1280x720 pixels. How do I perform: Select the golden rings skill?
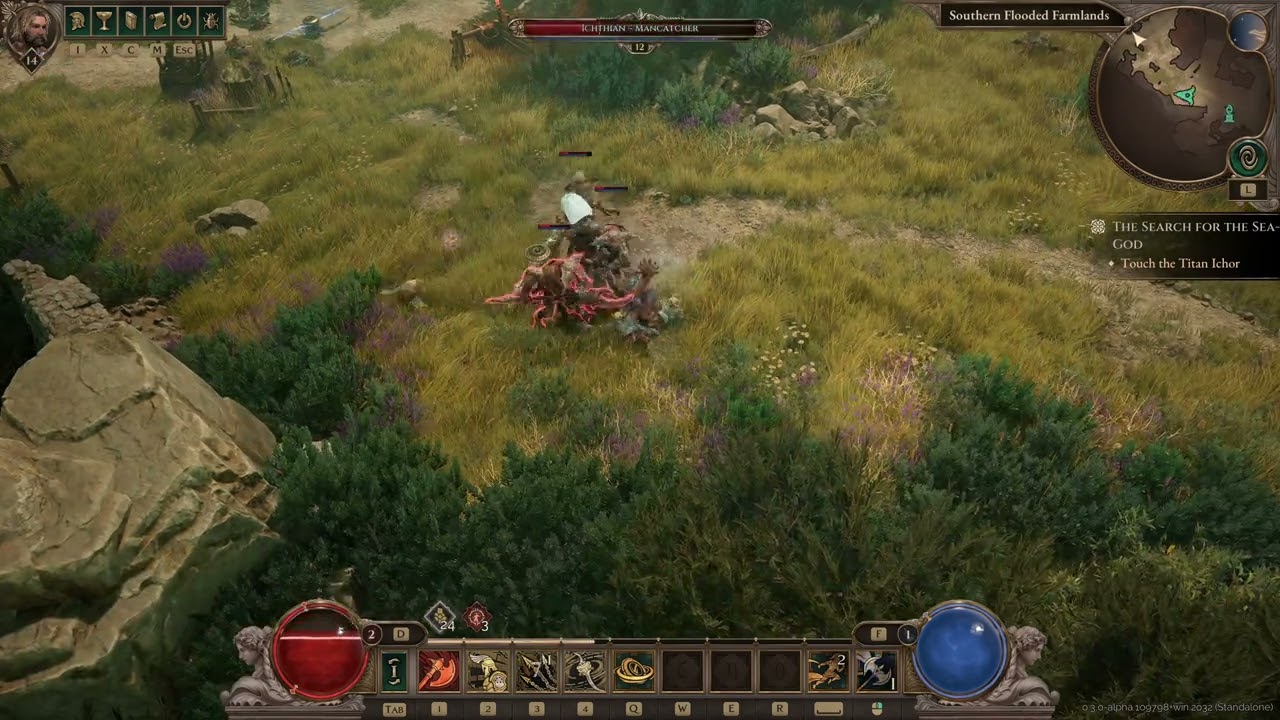(x=634, y=671)
